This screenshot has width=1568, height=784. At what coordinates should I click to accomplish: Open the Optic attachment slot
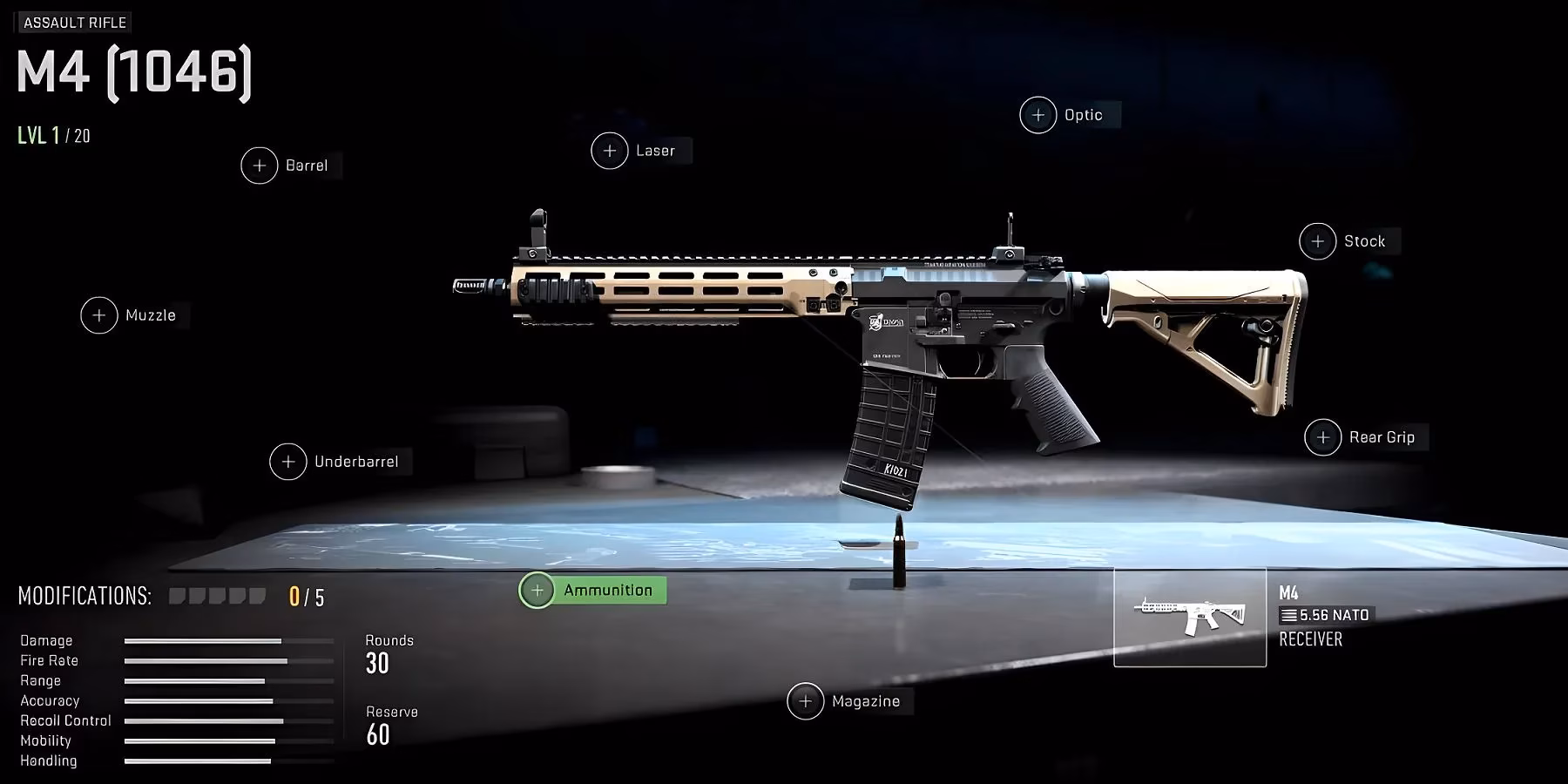coord(1037,114)
